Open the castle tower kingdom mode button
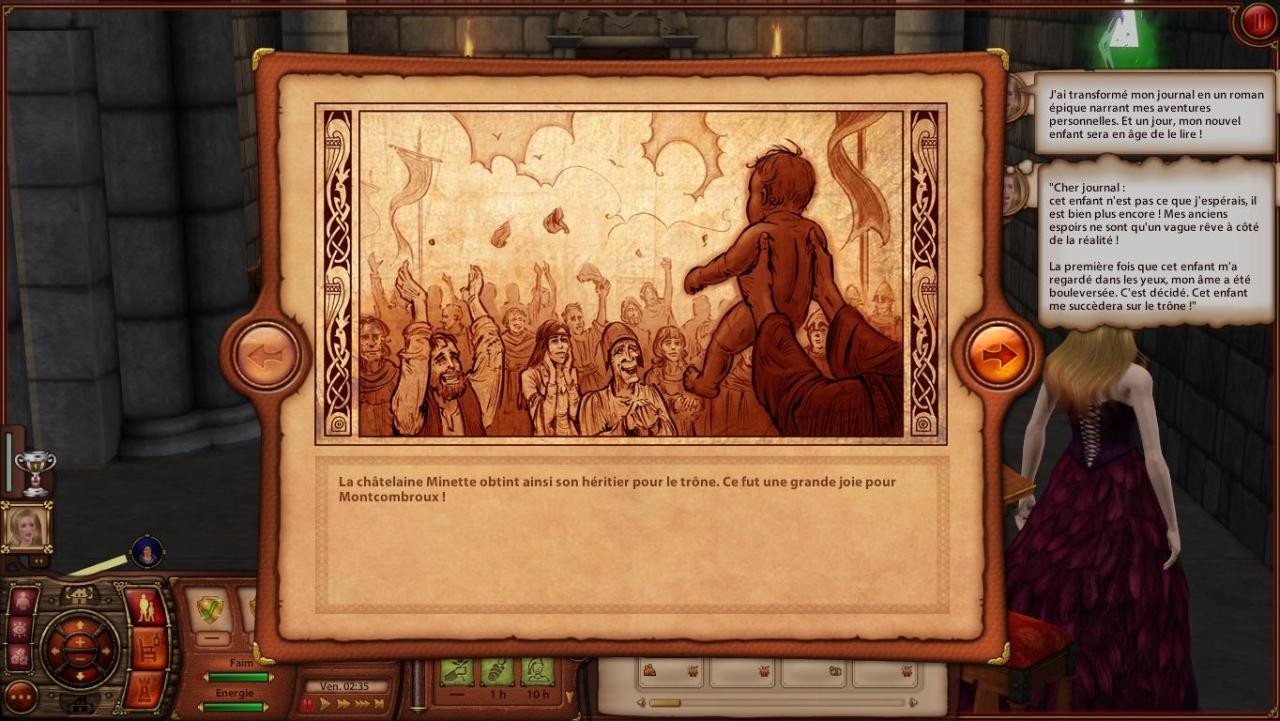This screenshot has height=721, width=1280. [149, 688]
